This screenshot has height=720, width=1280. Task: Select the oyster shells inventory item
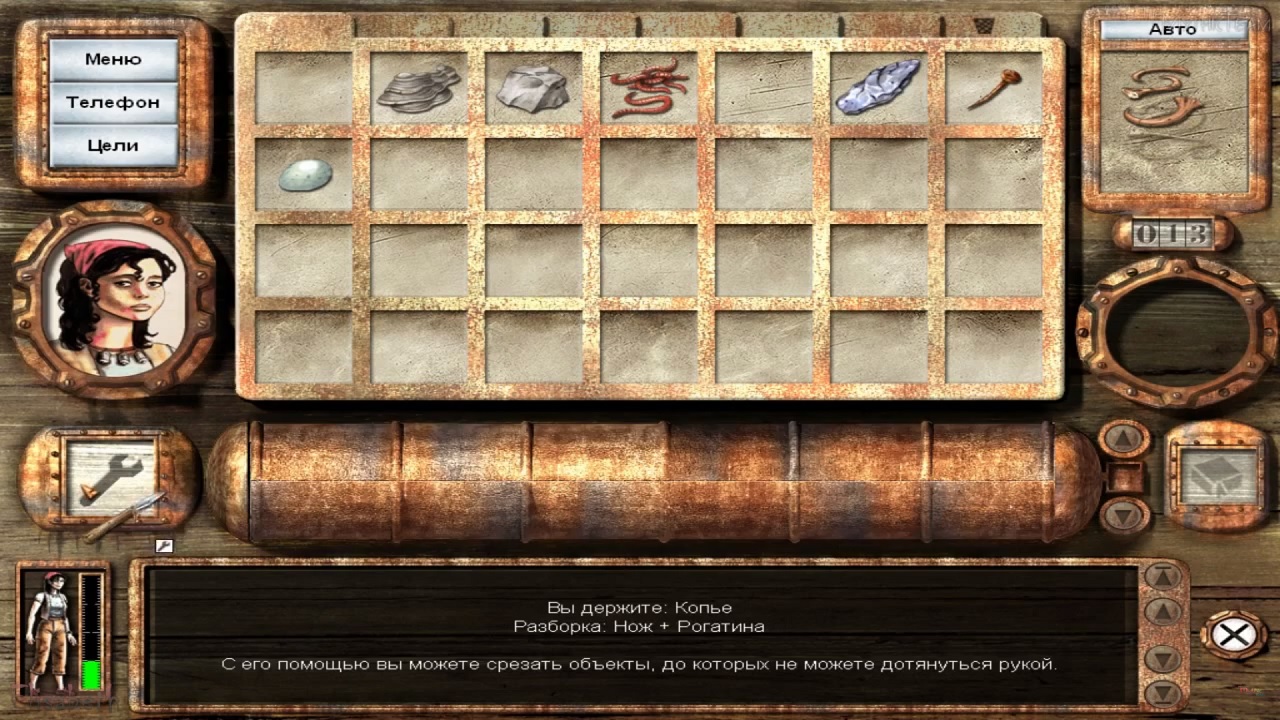[x=418, y=88]
